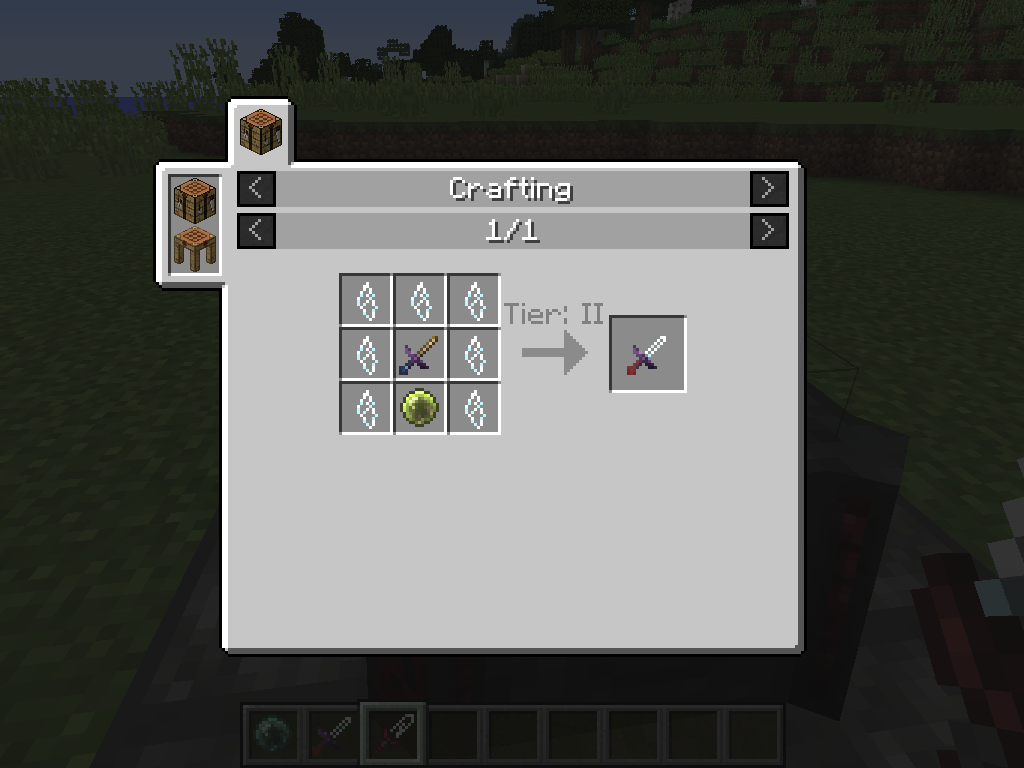Viewport: 1024px width, 768px height.
Task: Click the four-legged wooden table catalyst icon
Action: (x=194, y=247)
